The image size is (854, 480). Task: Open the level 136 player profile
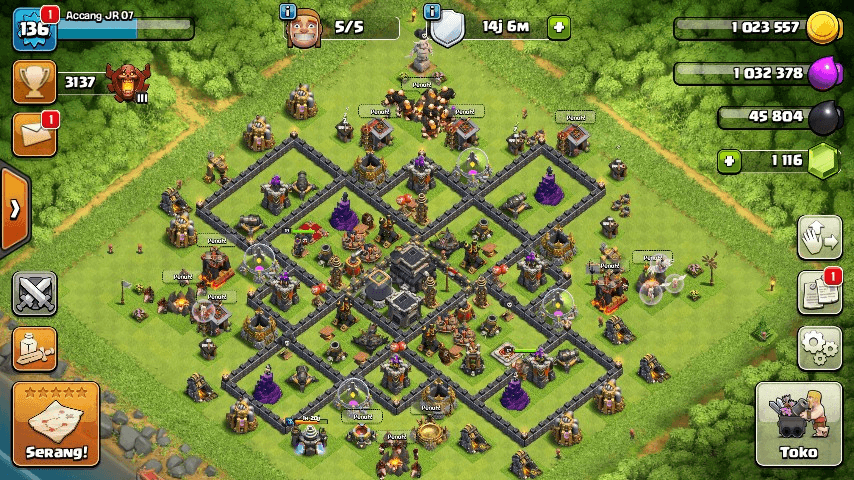tap(32, 28)
